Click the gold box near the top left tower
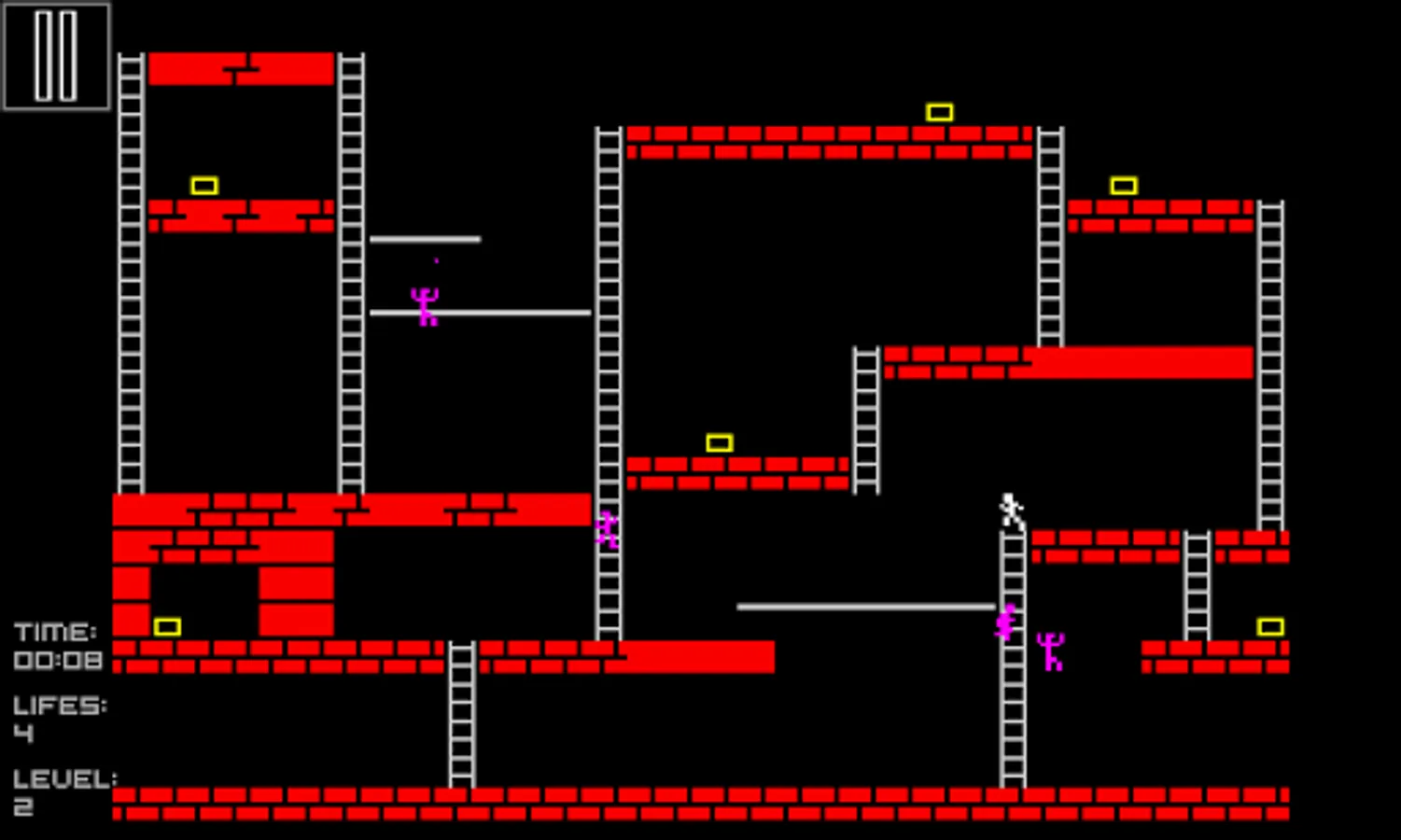This screenshot has width=1401, height=840. pyautogui.click(x=203, y=186)
